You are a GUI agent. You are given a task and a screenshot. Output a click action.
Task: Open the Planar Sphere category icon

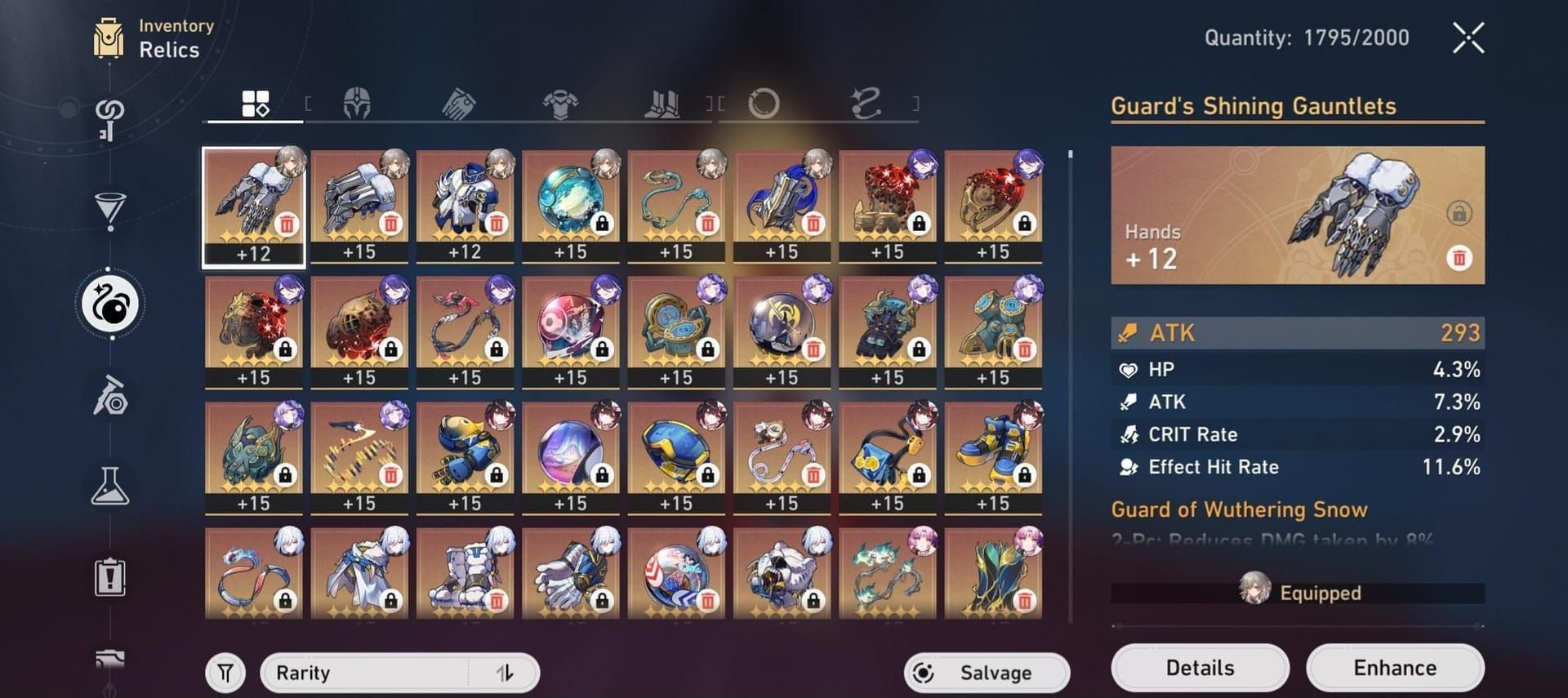765,104
